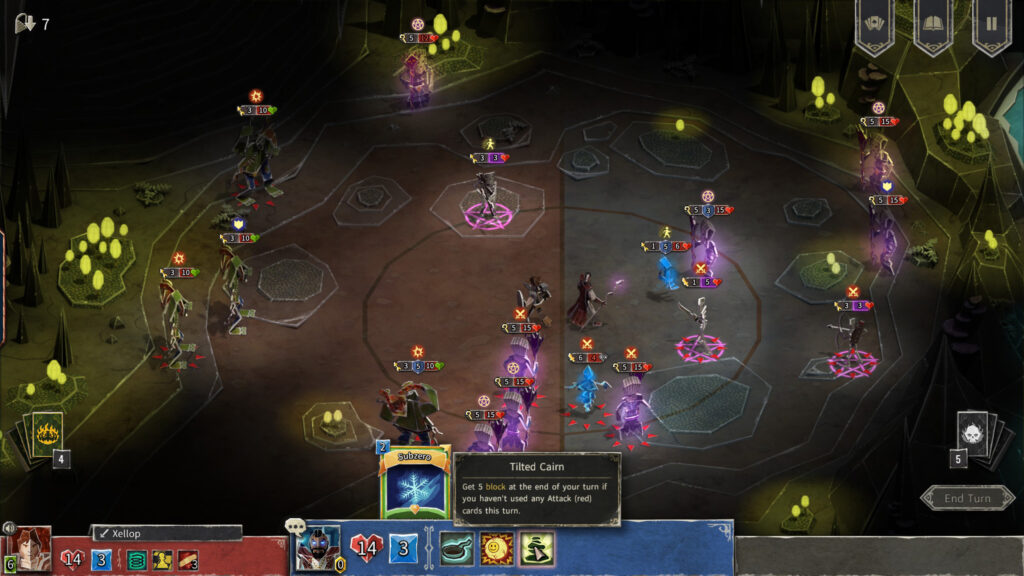Pause the game with the pause banner
Screen dimensions: 1024x576
pos(991,22)
